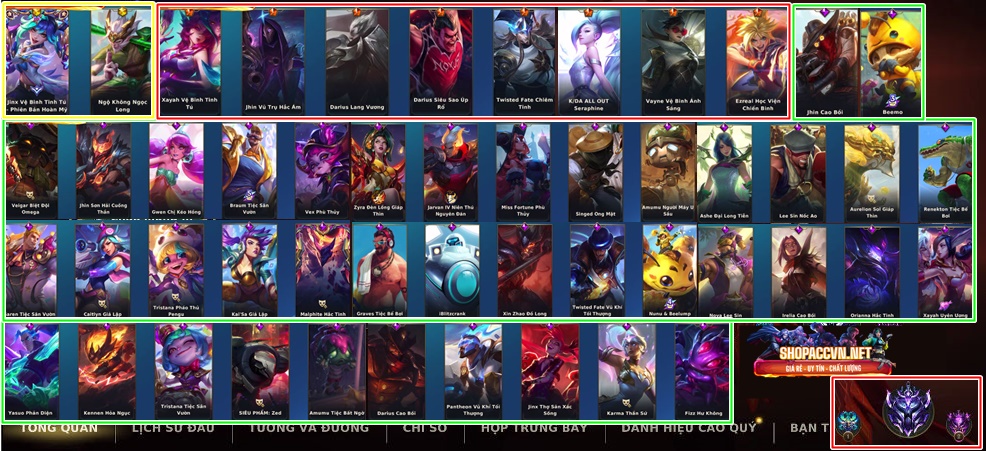Choose the Veigar Biệt Đội Omega skin
Viewport: 986px width, 451px height.
tap(32, 170)
